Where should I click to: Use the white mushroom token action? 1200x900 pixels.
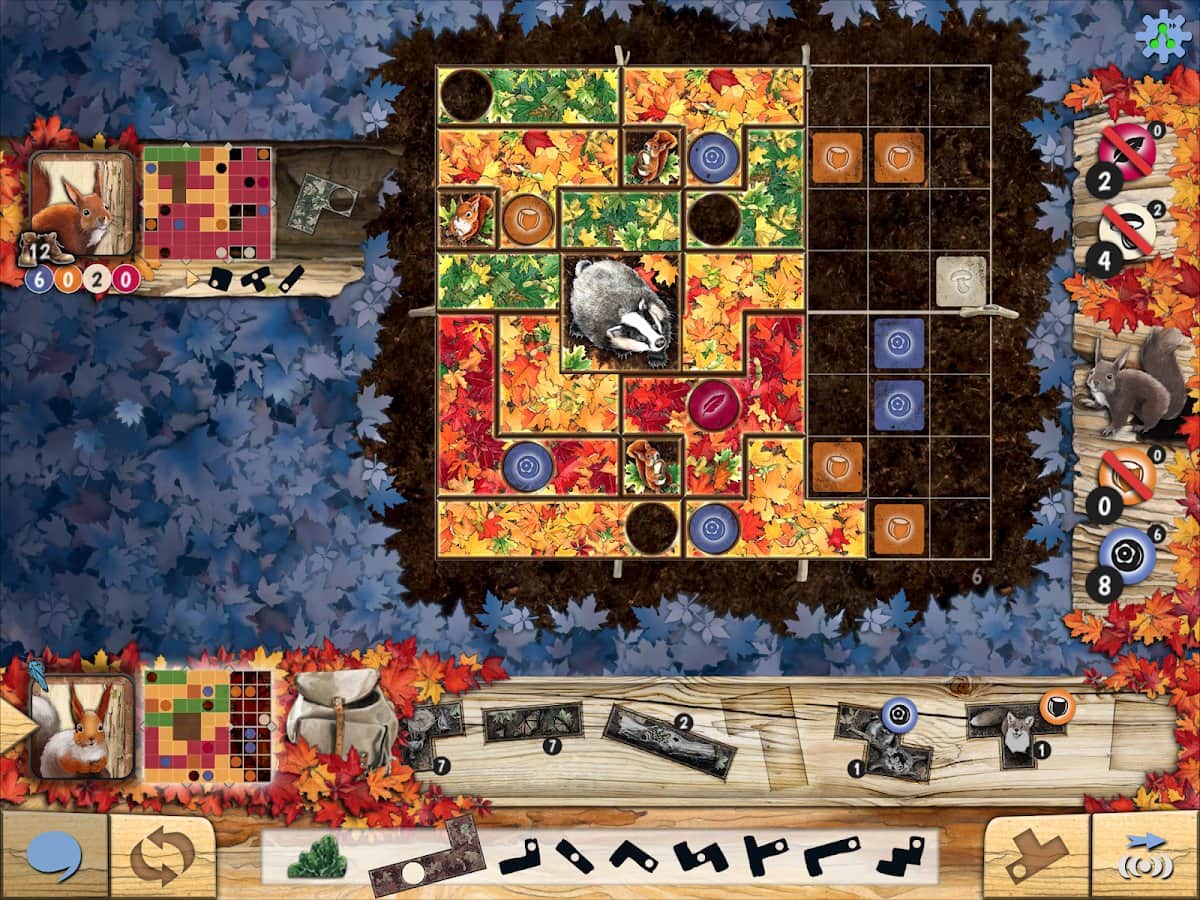click(x=1128, y=229)
